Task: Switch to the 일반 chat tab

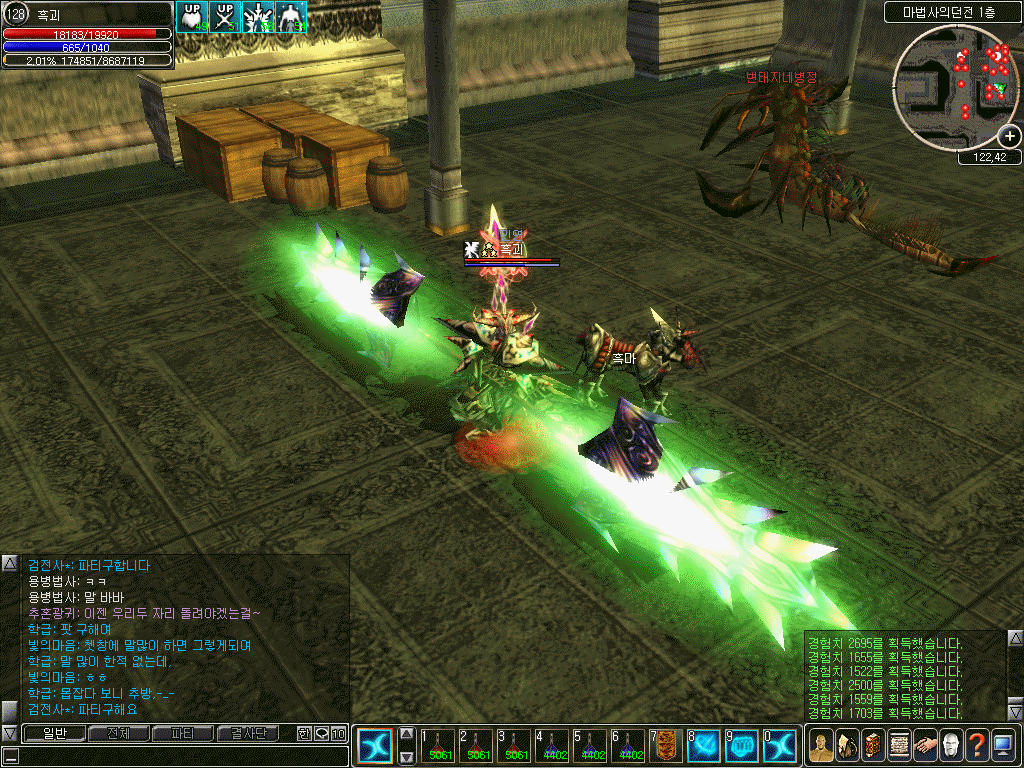Action: pos(53,734)
